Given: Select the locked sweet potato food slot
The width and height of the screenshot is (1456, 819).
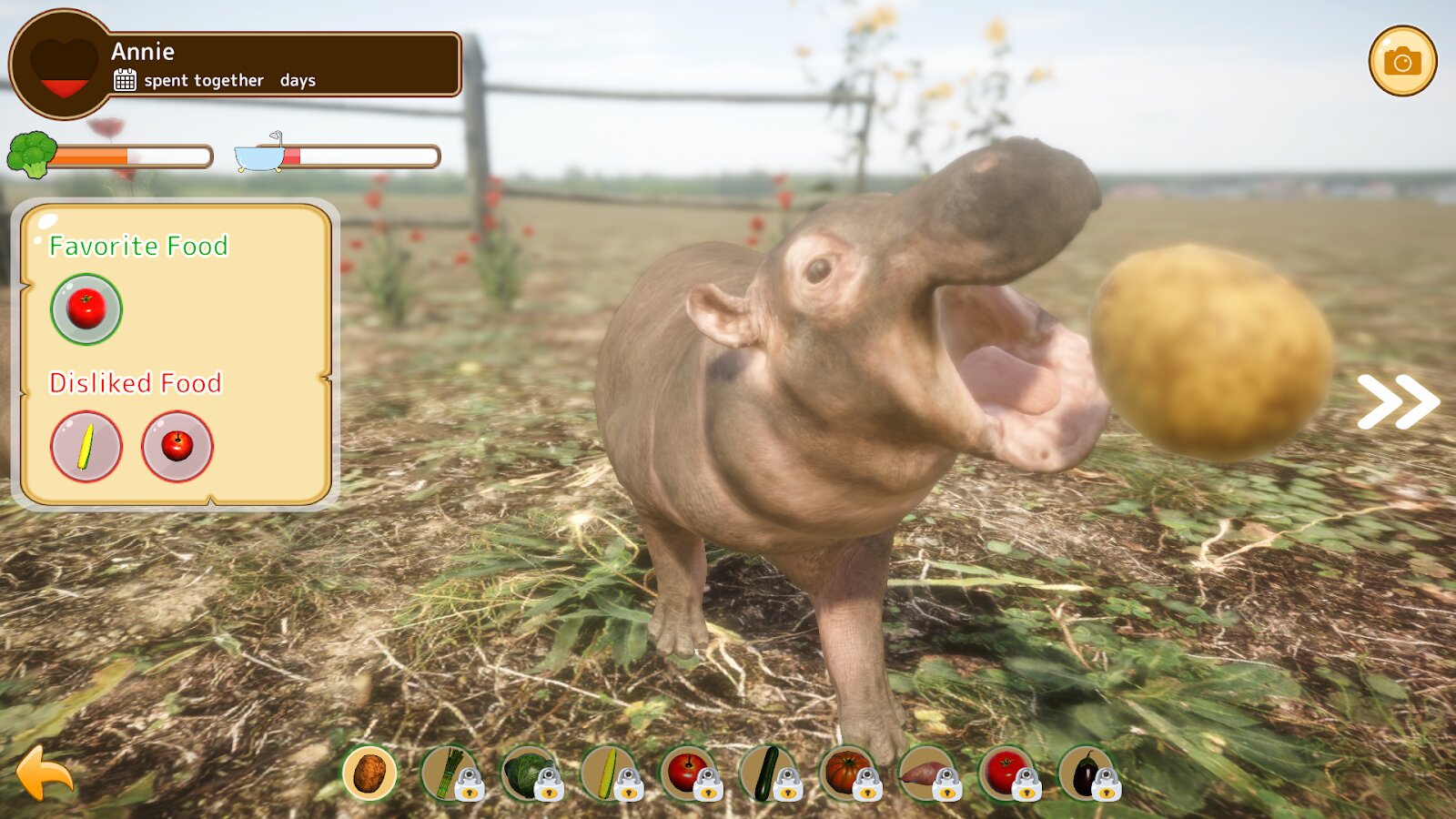Looking at the screenshot, I should 926,773.
